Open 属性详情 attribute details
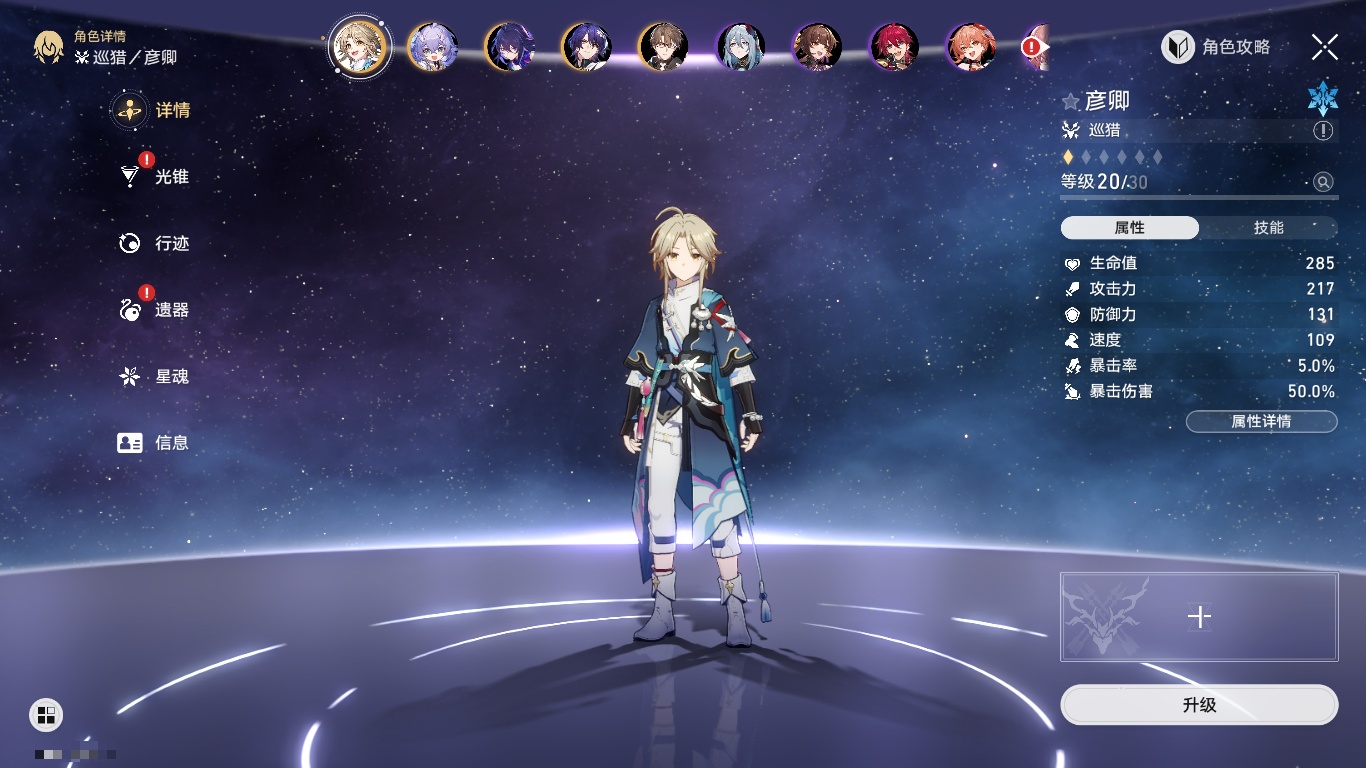Viewport: 1366px width, 768px height. tap(1261, 422)
